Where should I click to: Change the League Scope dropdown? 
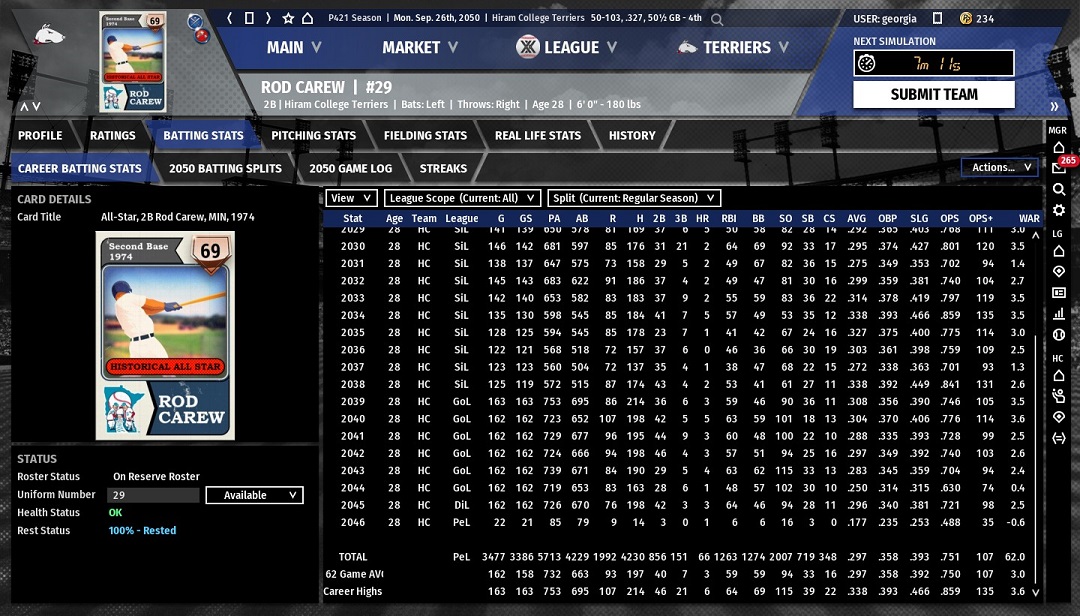point(462,198)
